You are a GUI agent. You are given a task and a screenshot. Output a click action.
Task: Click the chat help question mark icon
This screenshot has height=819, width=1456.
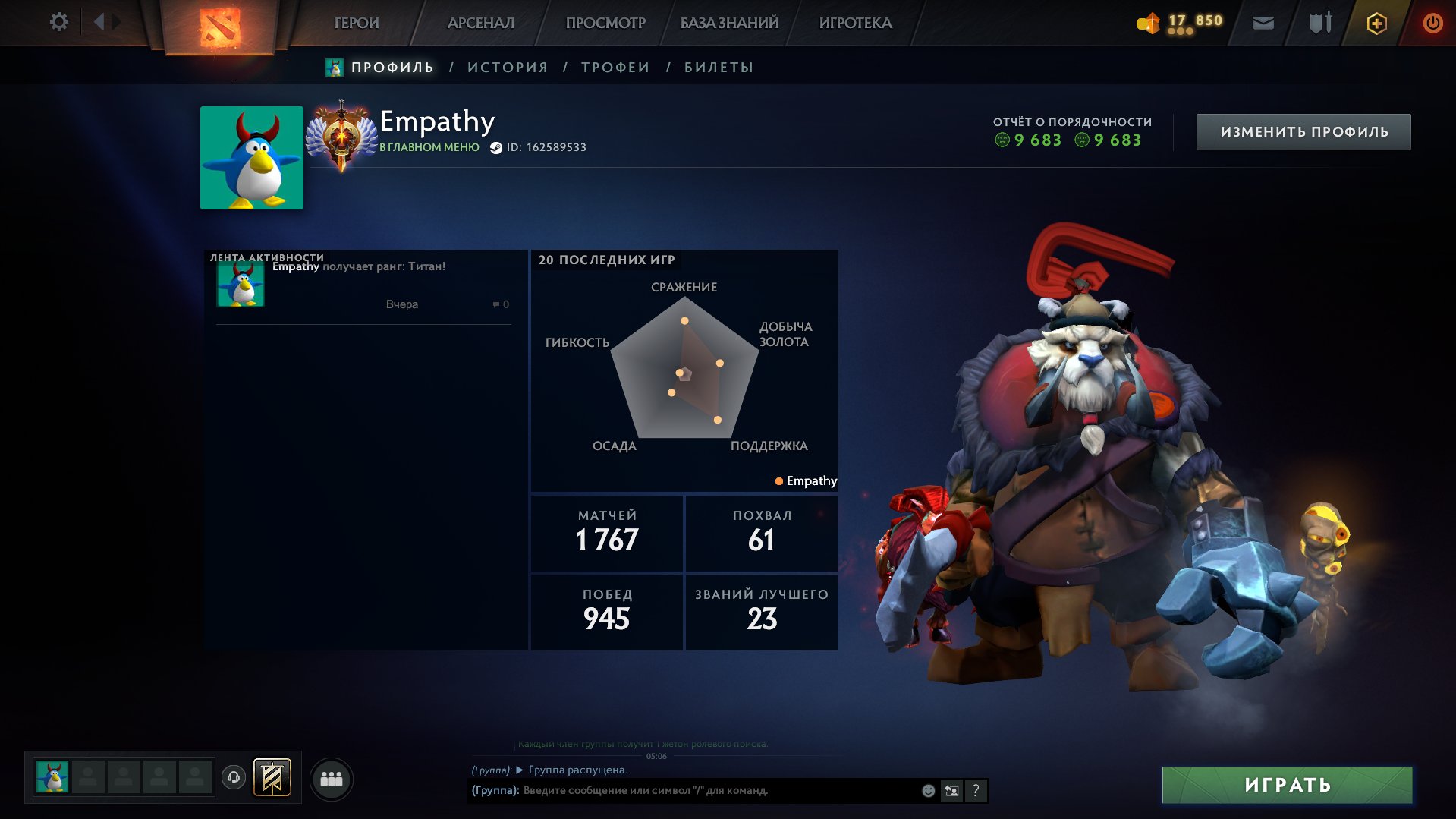976,790
